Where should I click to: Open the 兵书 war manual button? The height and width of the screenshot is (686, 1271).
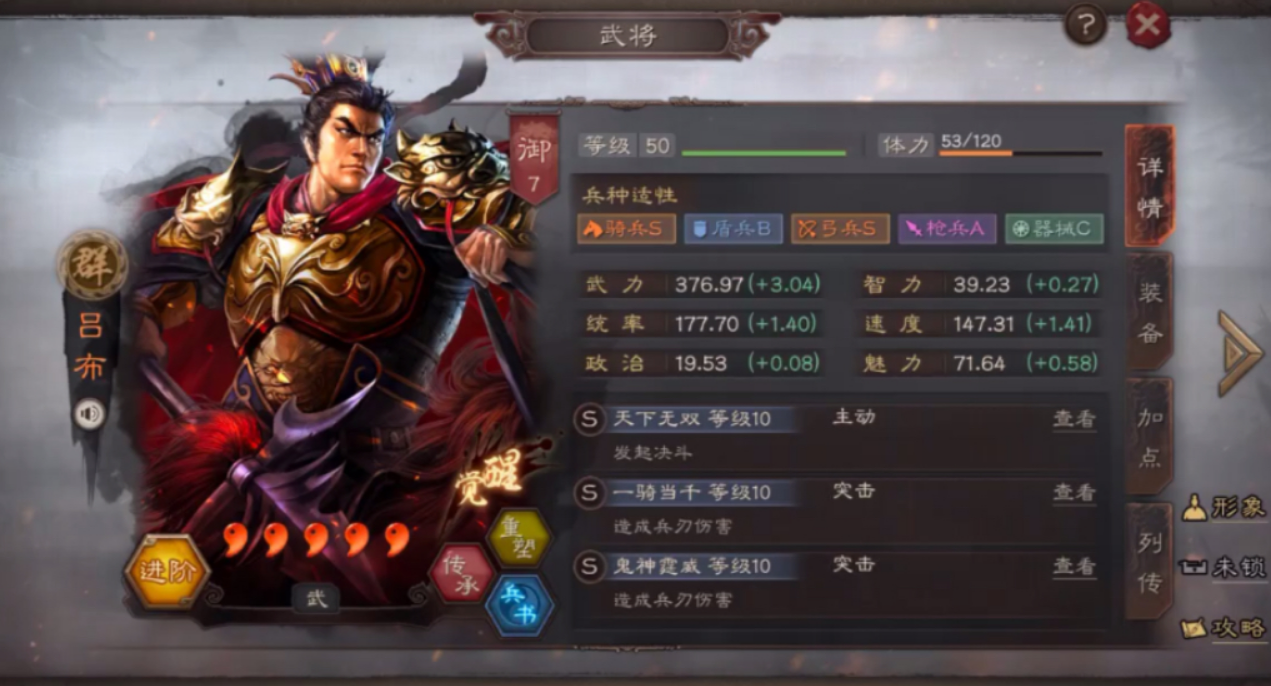point(518,605)
